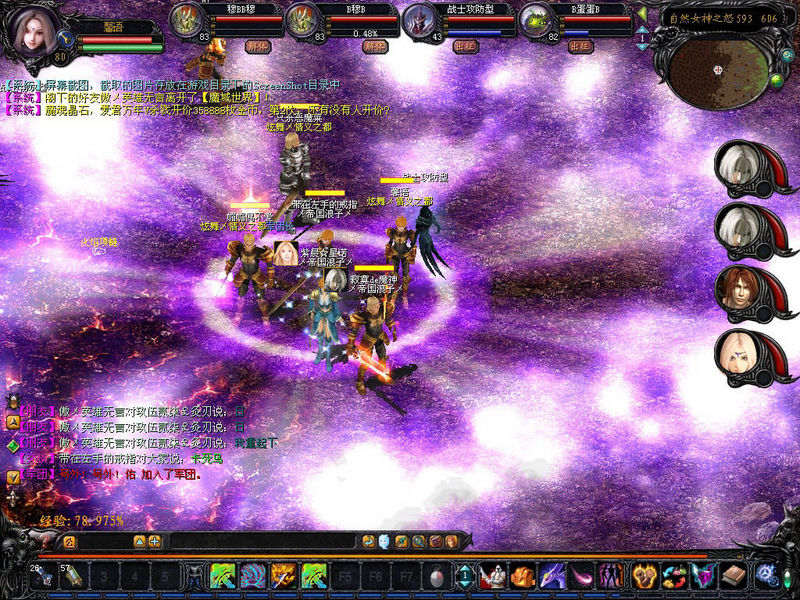Toggle the hotbar page switch arrows
Image resolution: width=800 pixels, height=600 pixels.
[x=465, y=576]
